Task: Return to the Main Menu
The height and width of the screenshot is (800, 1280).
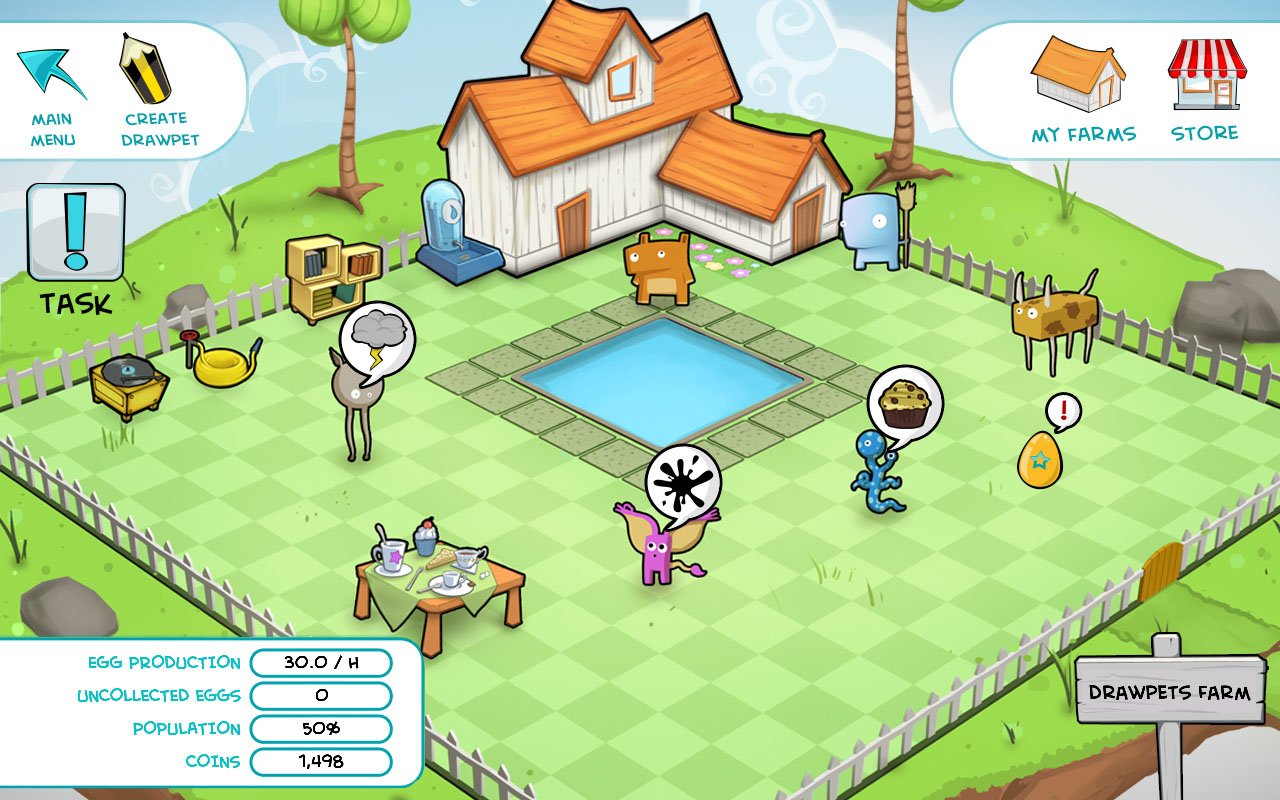Action: [x=52, y=95]
